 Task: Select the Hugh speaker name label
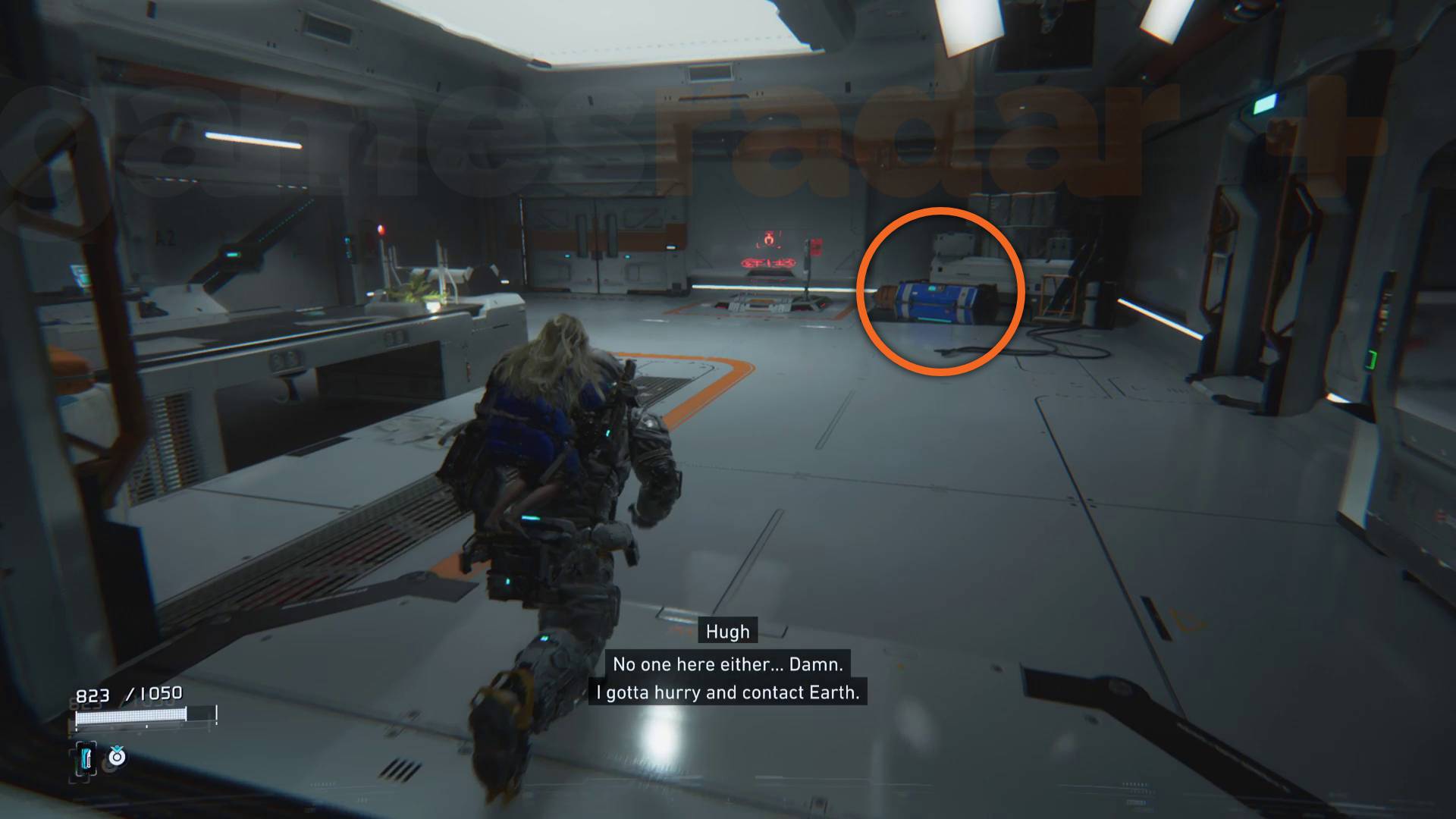pos(726,630)
